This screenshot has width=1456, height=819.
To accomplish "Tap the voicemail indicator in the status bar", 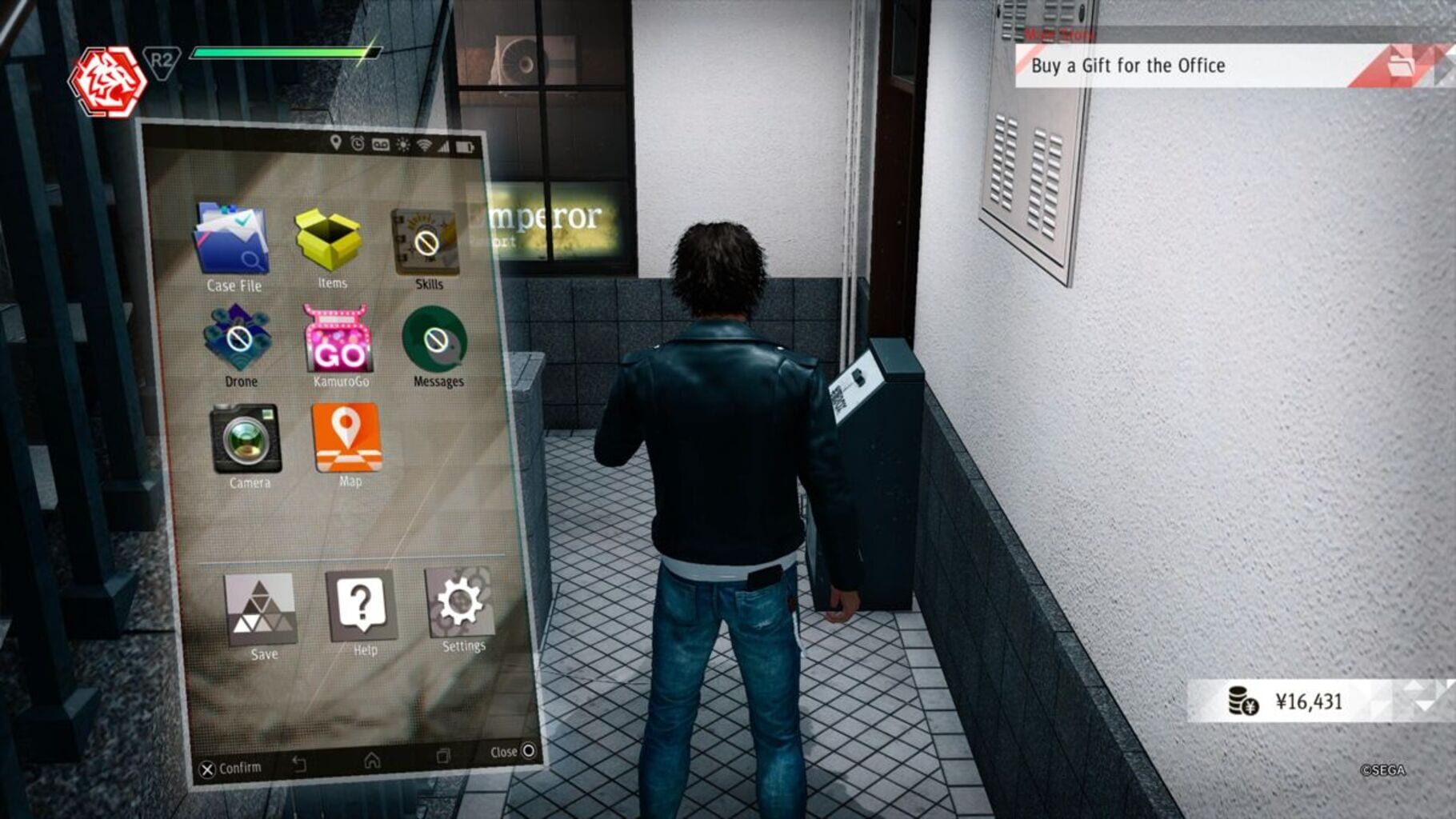I will pos(380,145).
